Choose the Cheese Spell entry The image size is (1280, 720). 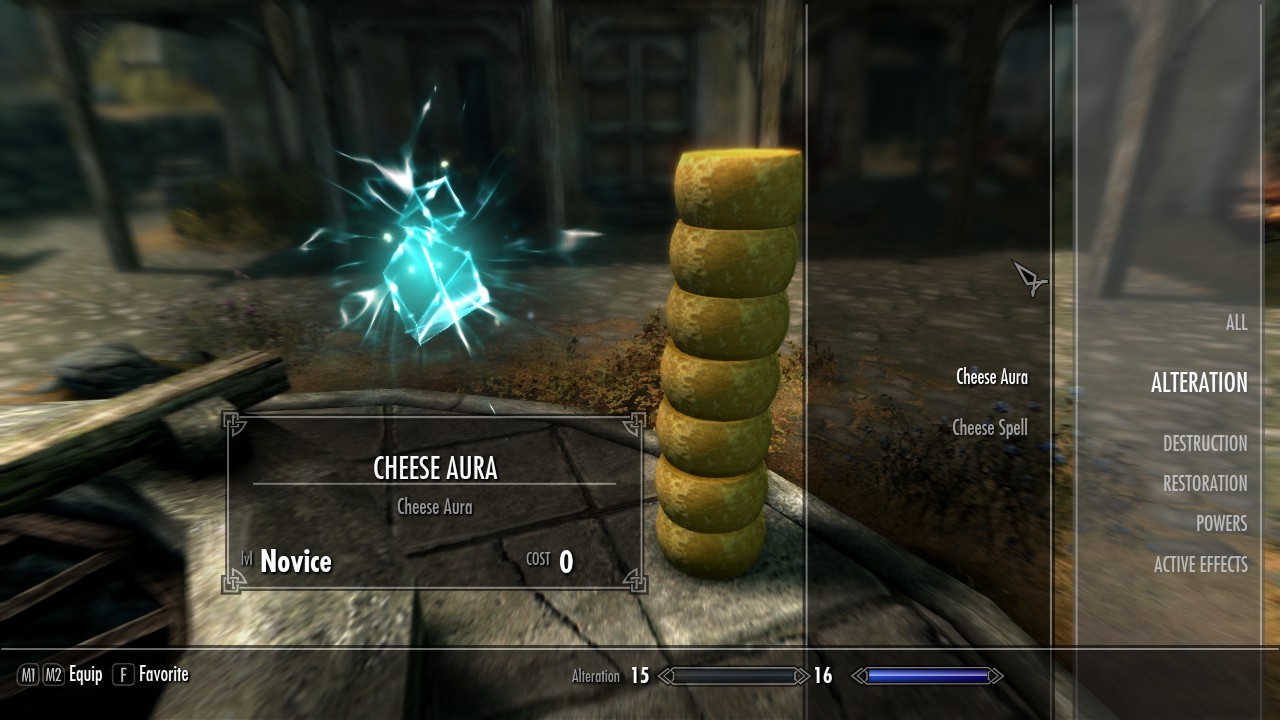tap(989, 428)
